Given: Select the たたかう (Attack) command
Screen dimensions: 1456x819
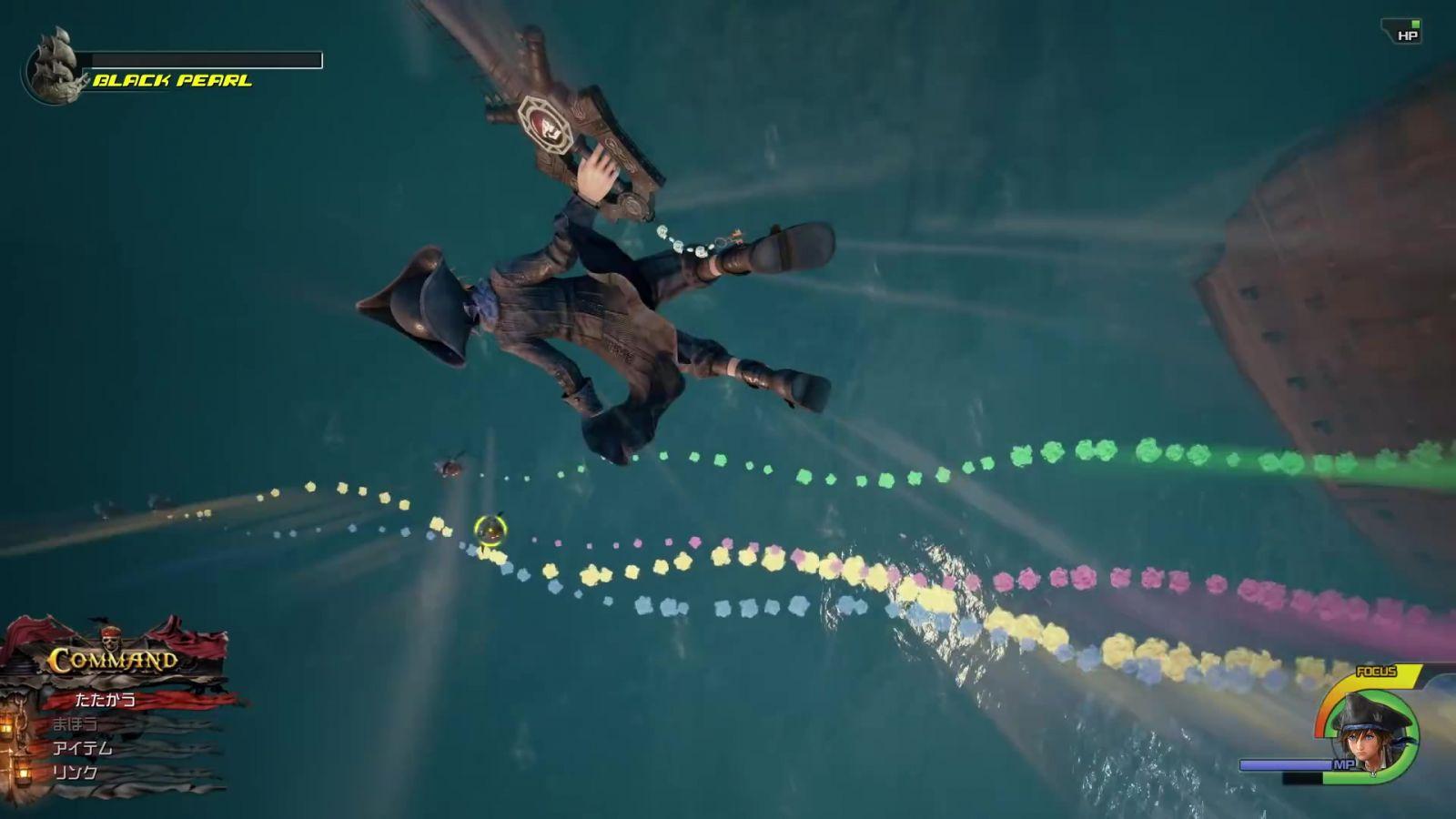Looking at the screenshot, I should [106, 700].
